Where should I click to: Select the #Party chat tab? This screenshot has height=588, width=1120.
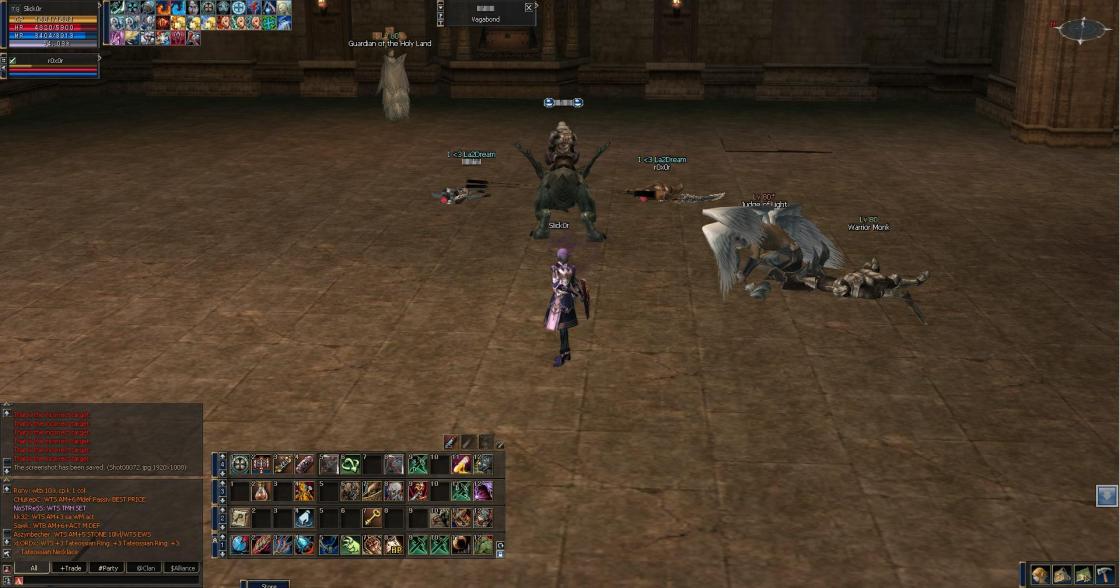107,568
